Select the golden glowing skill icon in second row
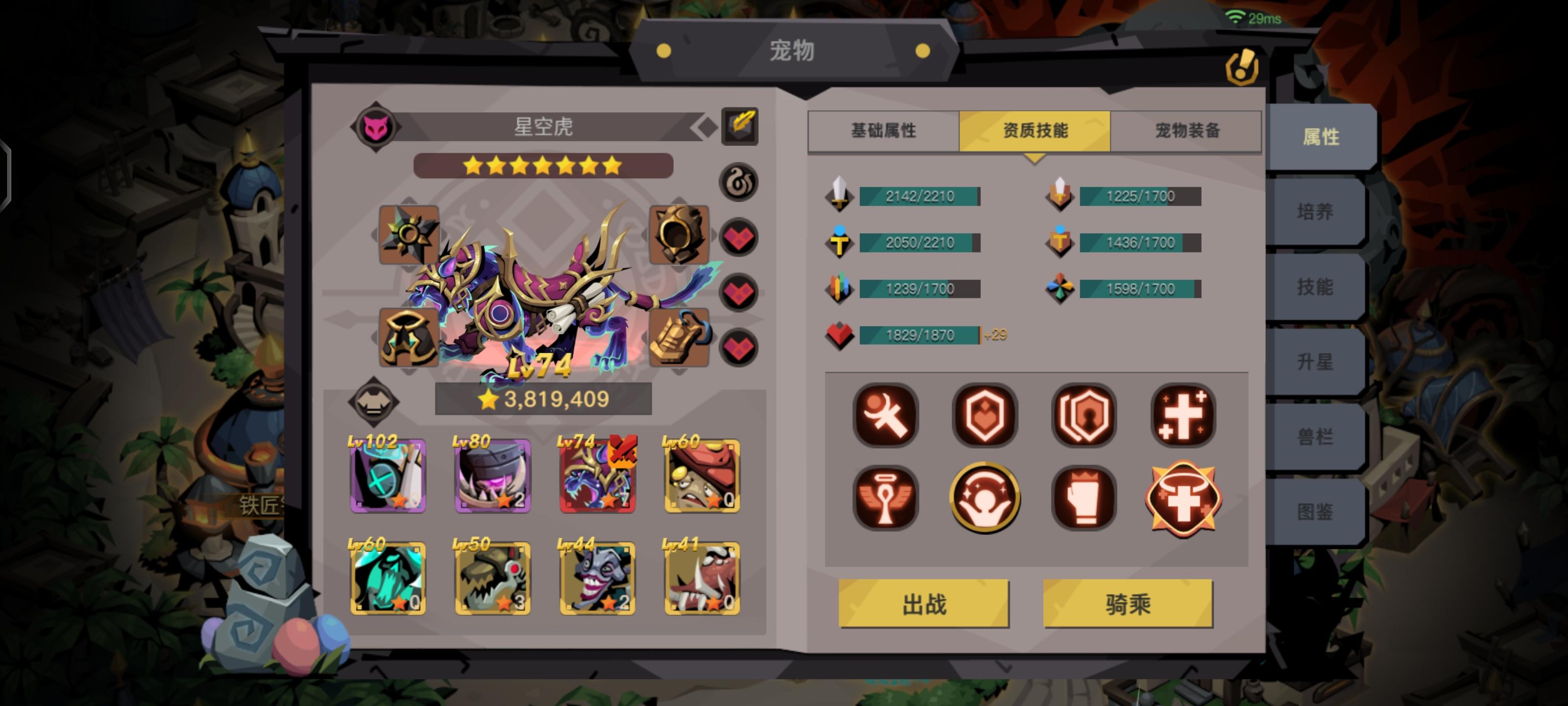1568x706 pixels. [x=984, y=497]
